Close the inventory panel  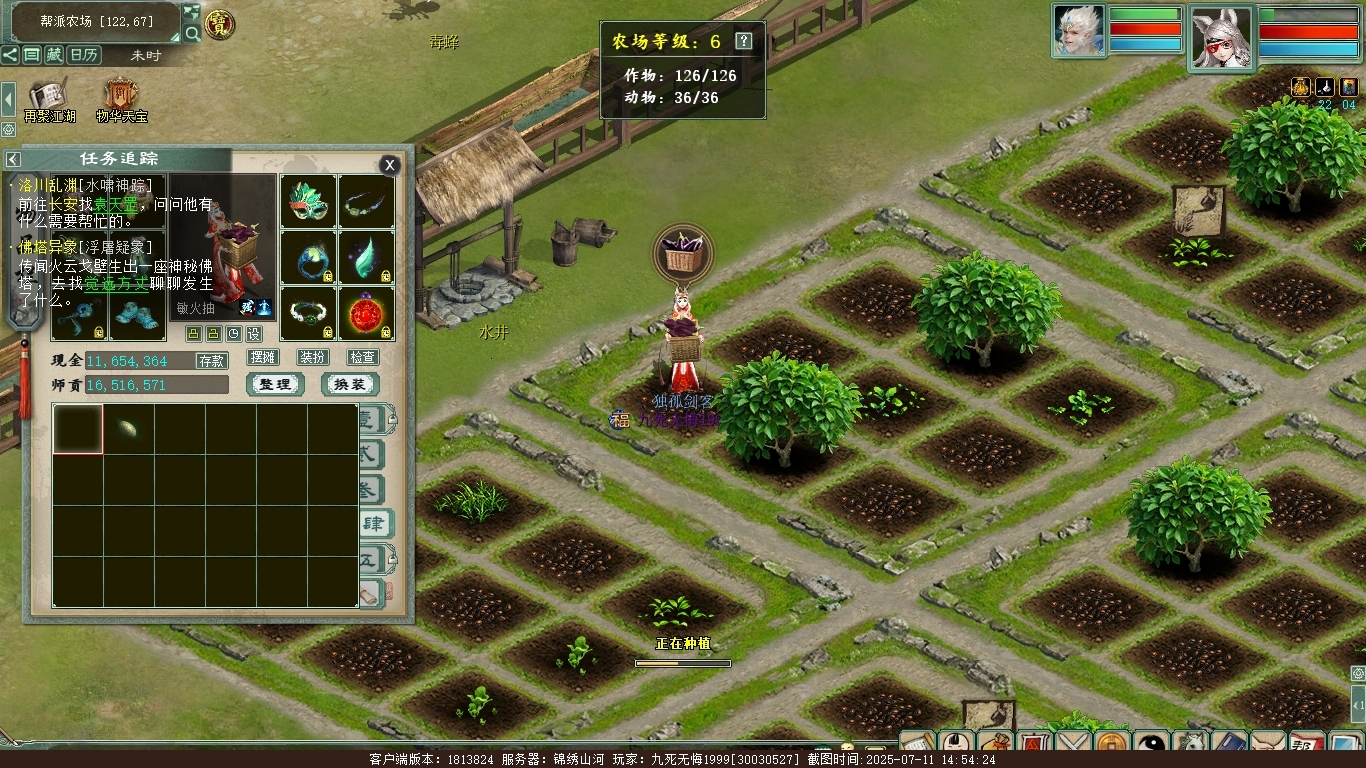click(x=390, y=165)
